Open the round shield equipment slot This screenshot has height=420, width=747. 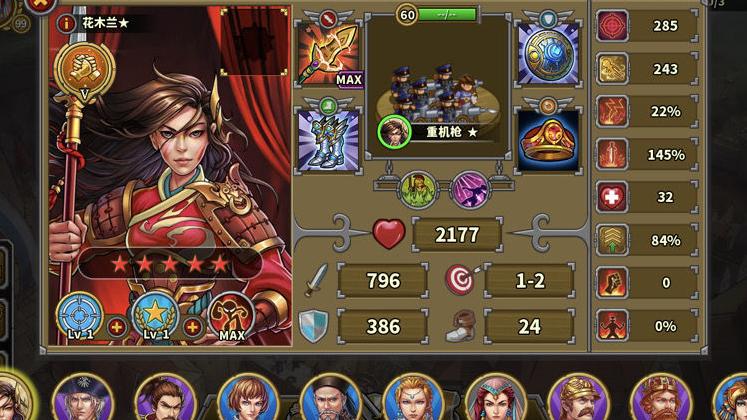[x=547, y=54]
